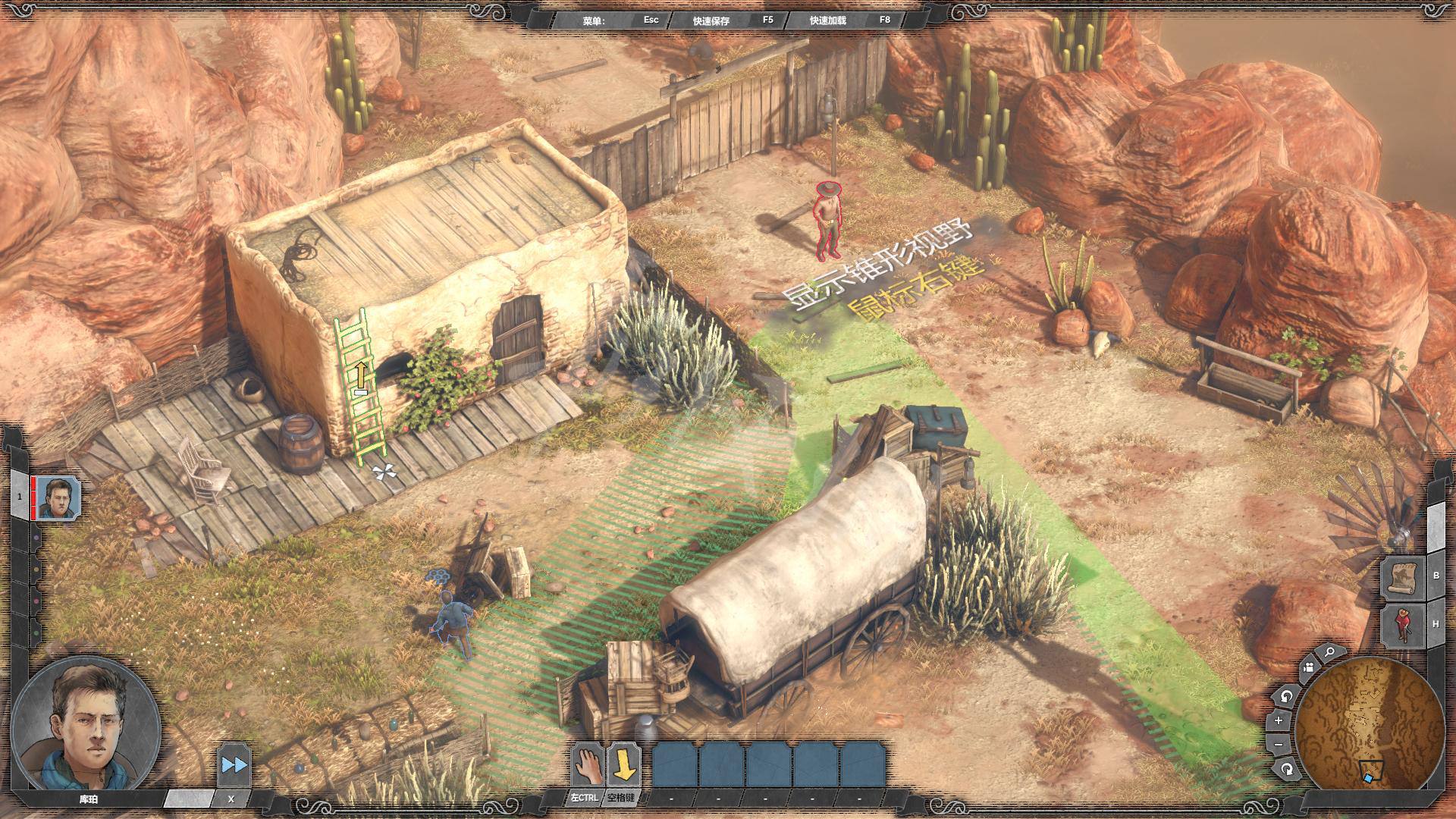Use the hand interact action icon
Viewport: 1456px width, 819px height.
pyautogui.click(x=587, y=764)
